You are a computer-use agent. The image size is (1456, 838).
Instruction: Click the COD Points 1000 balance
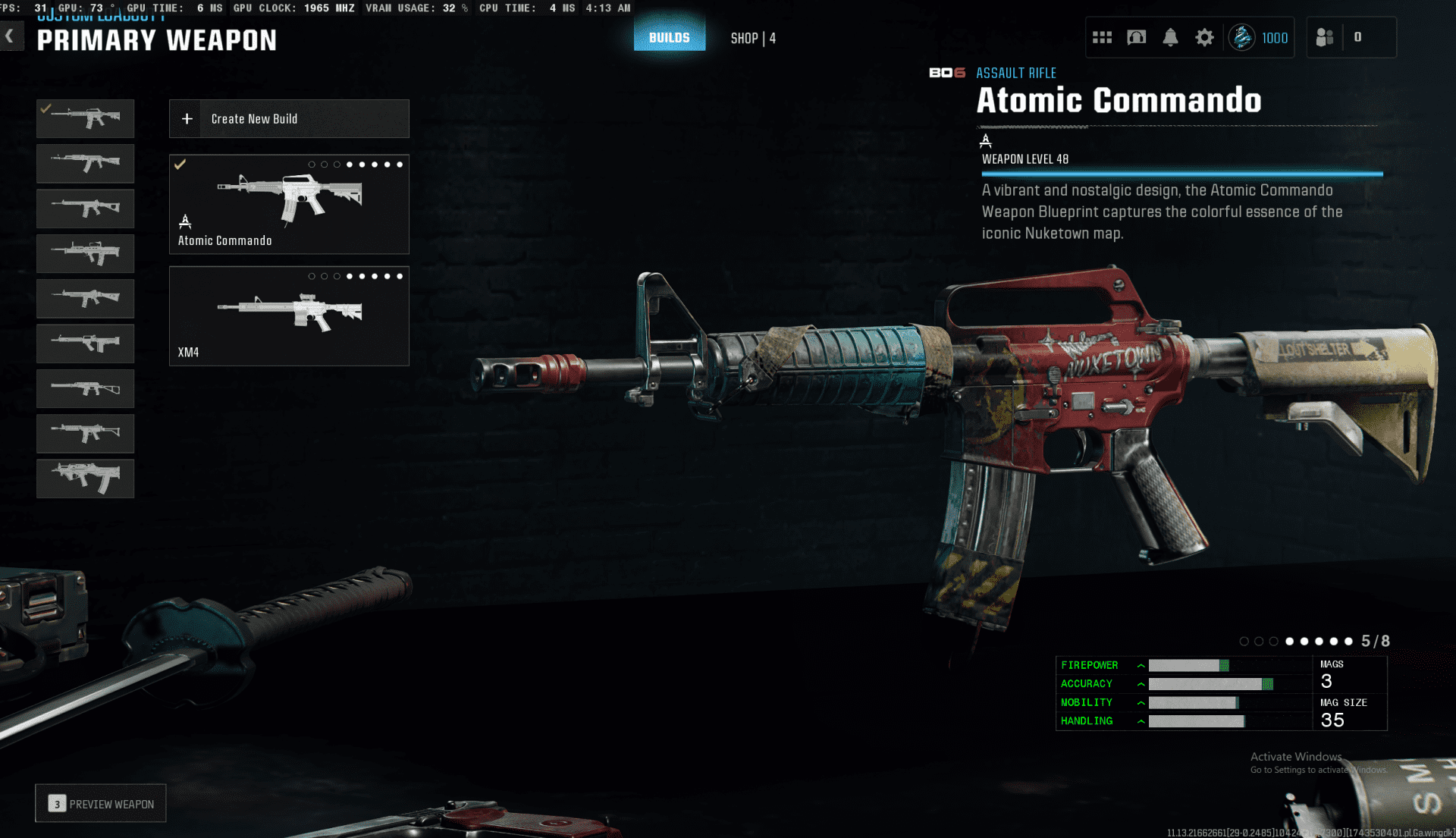tap(1260, 37)
